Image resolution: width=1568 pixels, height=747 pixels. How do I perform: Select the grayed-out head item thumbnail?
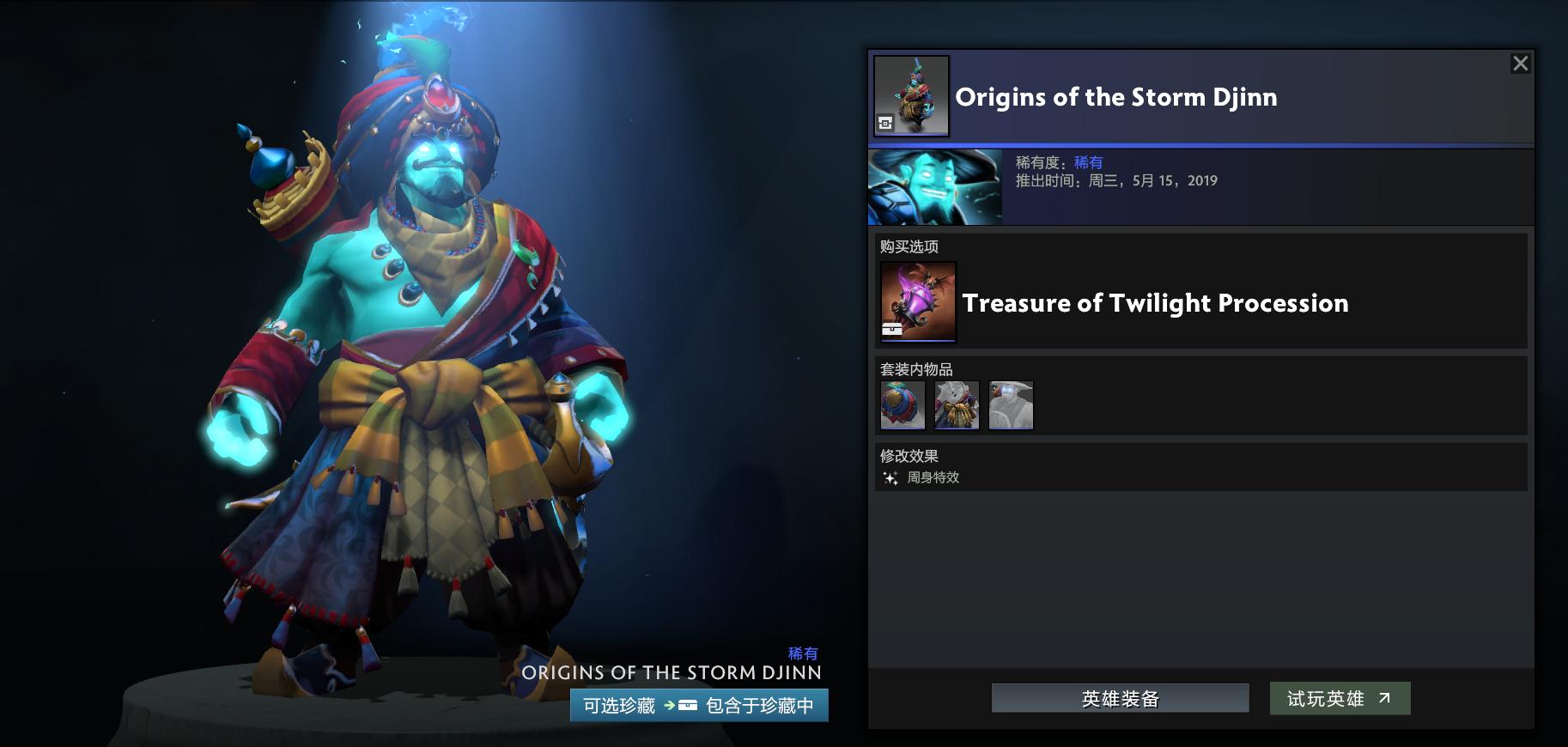pyautogui.click(x=1011, y=404)
